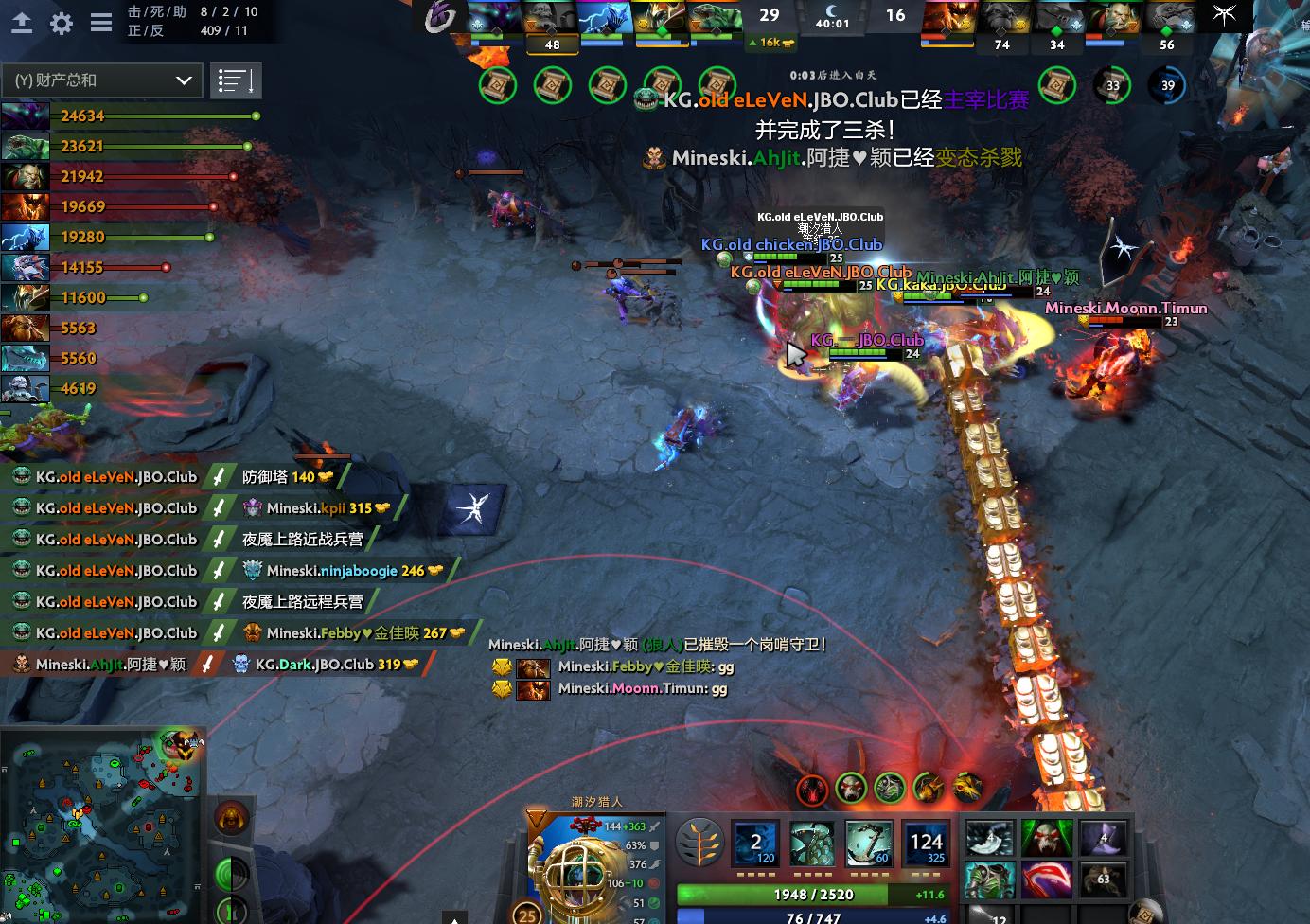Click the minimap in the bottom-left corner
This screenshot has width=1310, height=924.
[101, 824]
